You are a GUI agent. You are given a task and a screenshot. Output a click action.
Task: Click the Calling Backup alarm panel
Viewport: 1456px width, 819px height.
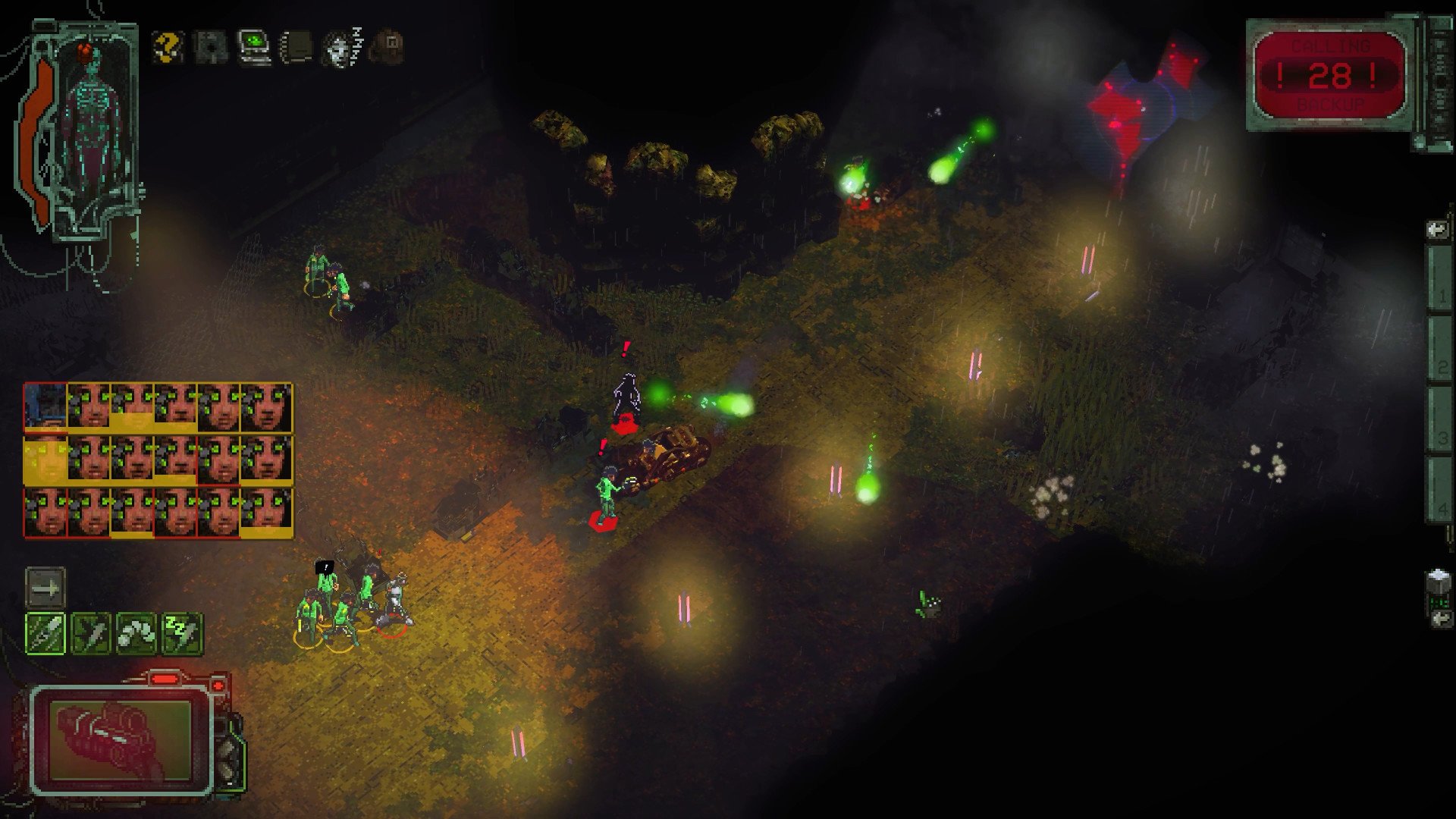1330,75
